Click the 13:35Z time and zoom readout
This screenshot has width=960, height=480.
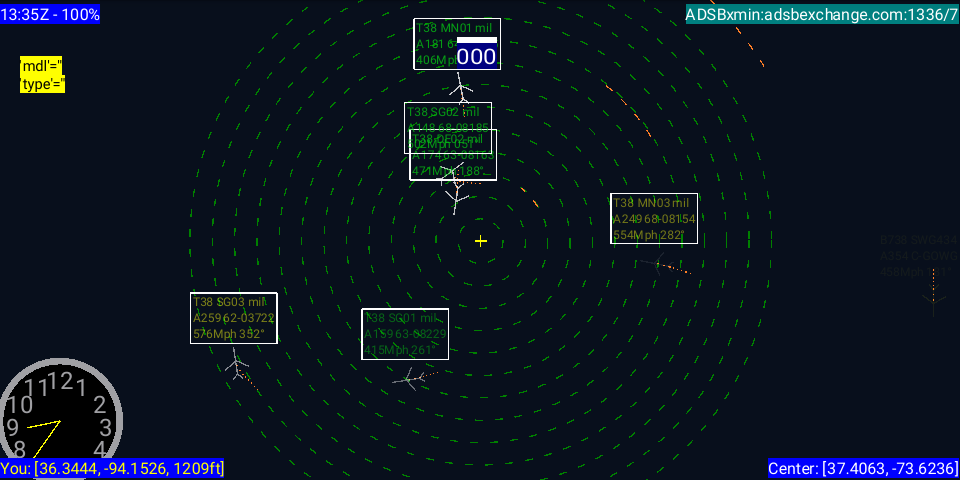(x=50, y=14)
